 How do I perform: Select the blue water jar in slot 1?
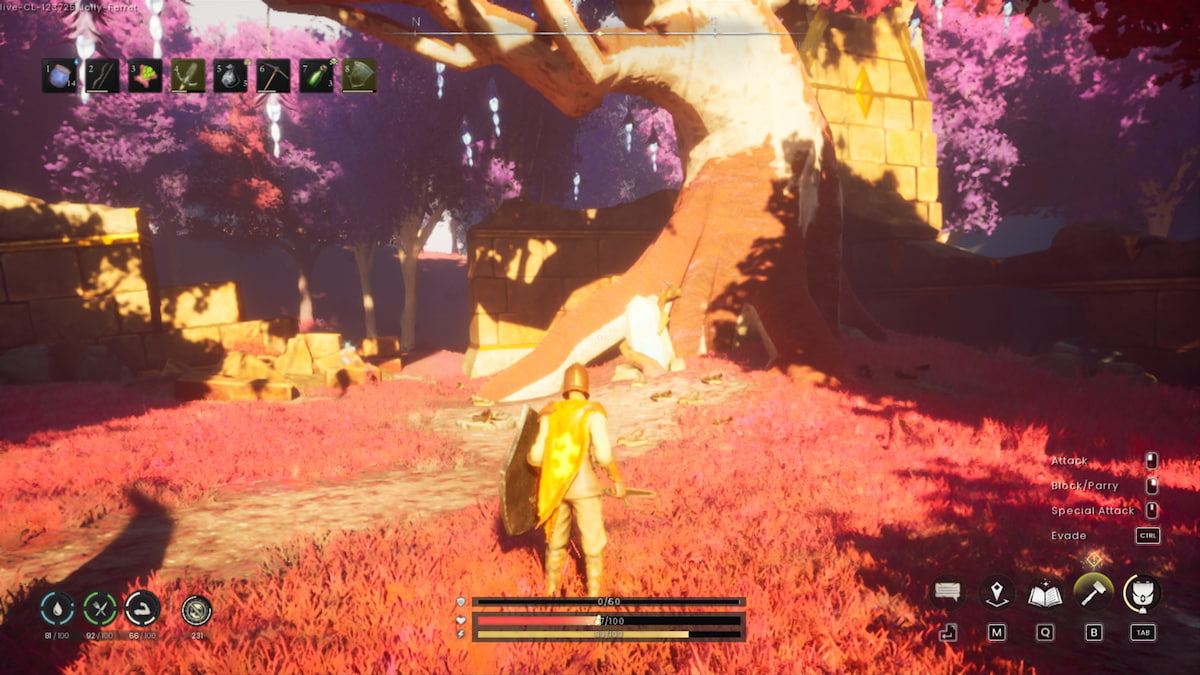tap(59, 76)
